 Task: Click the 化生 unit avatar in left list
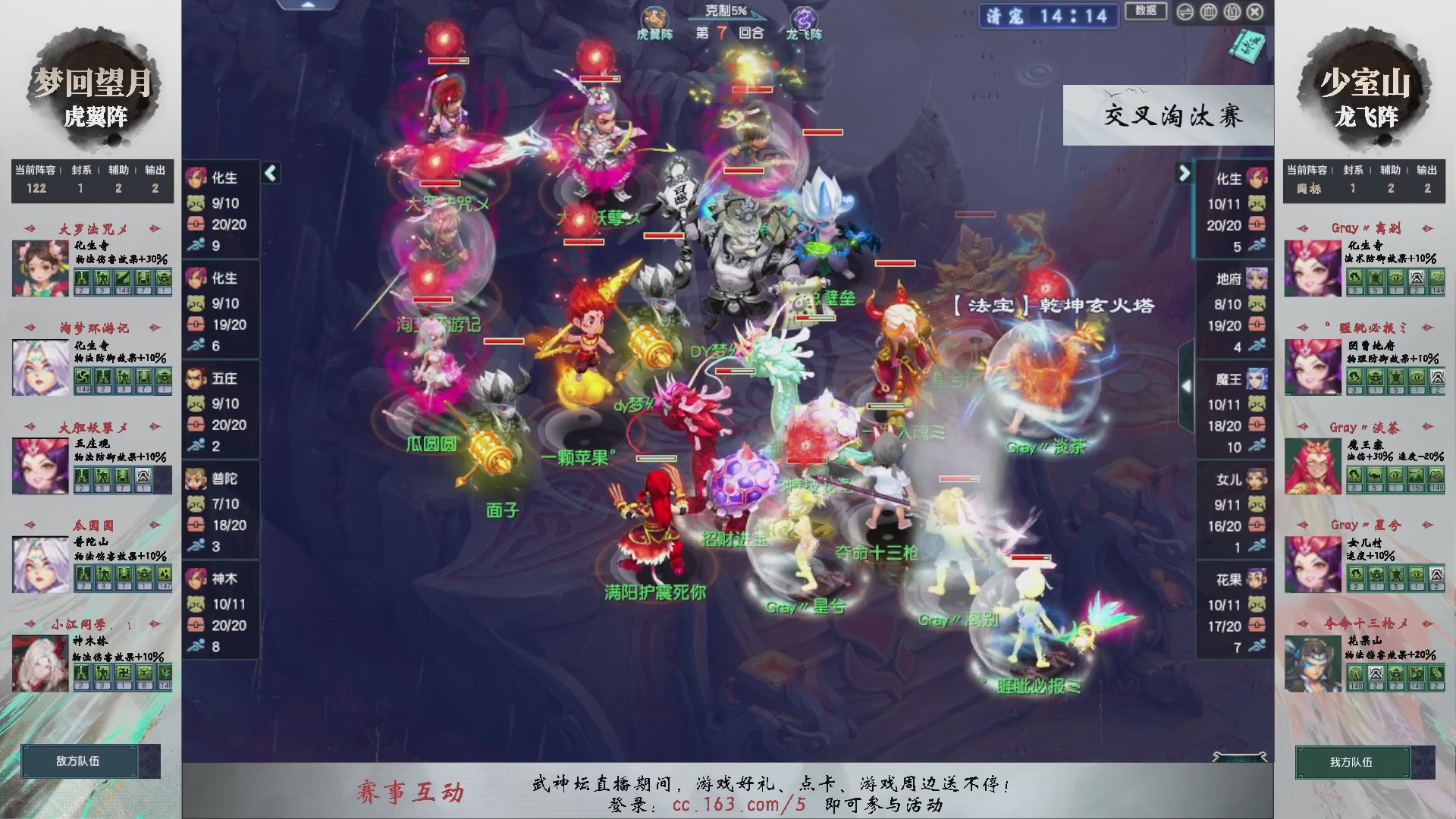pos(199,178)
